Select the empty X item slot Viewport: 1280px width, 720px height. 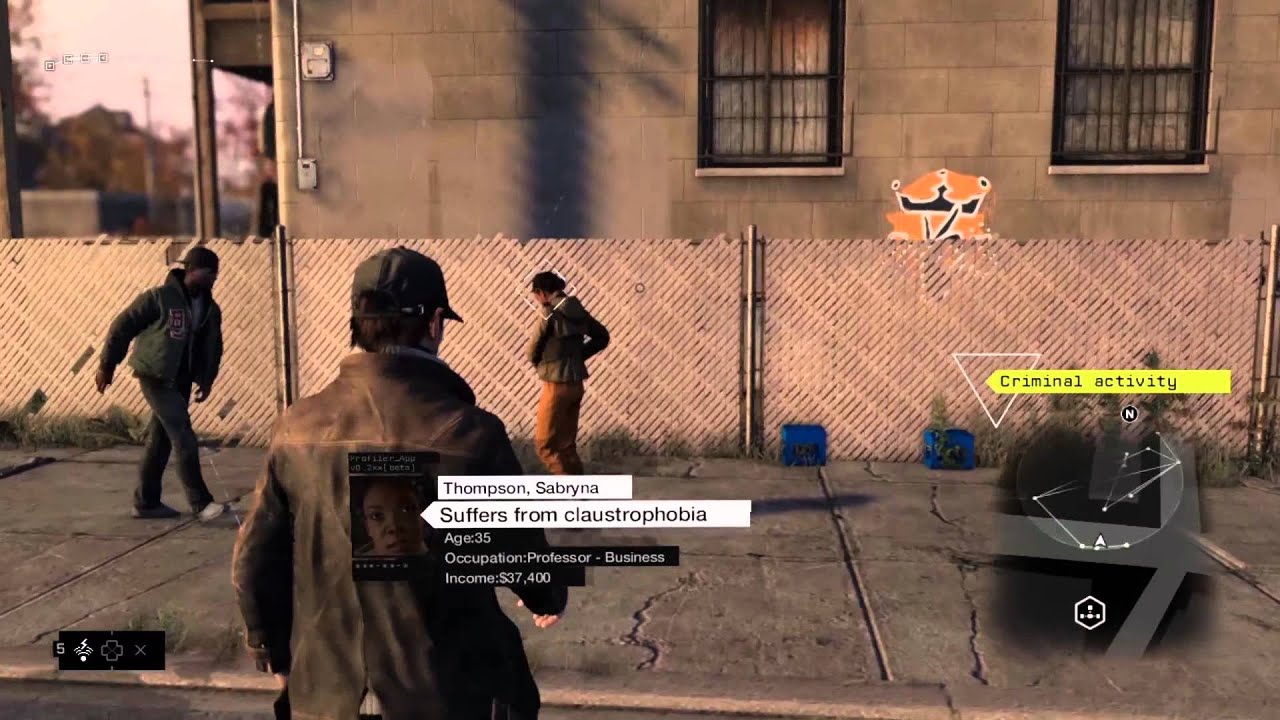click(143, 648)
